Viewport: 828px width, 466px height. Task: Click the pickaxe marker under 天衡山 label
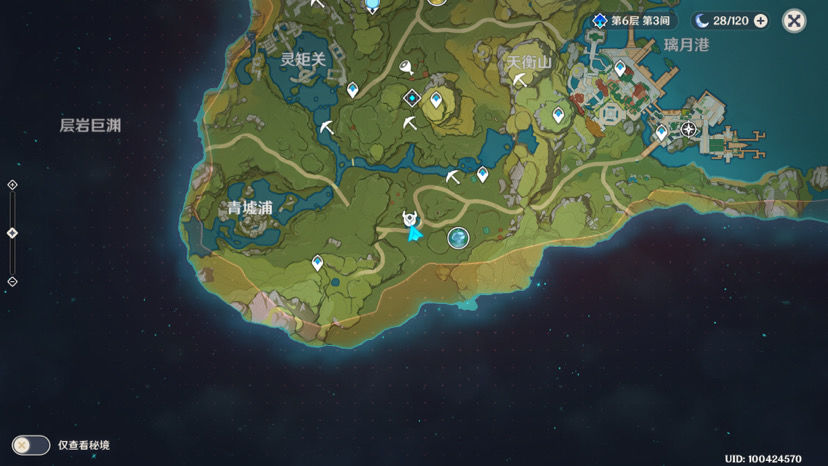[x=520, y=80]
